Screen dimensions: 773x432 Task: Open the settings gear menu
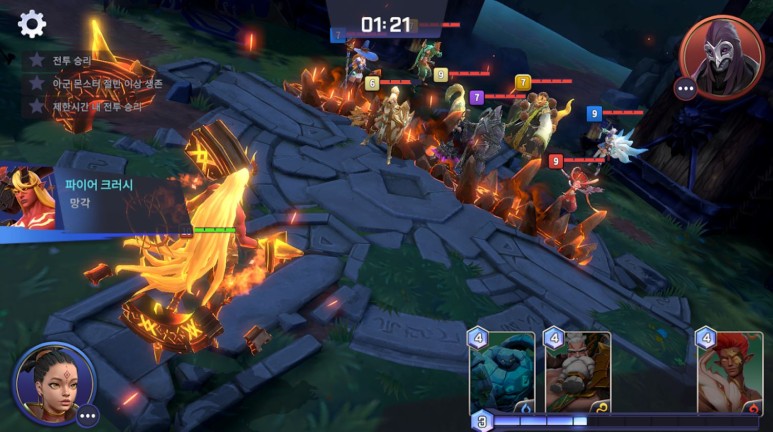[x=32, y=24]
